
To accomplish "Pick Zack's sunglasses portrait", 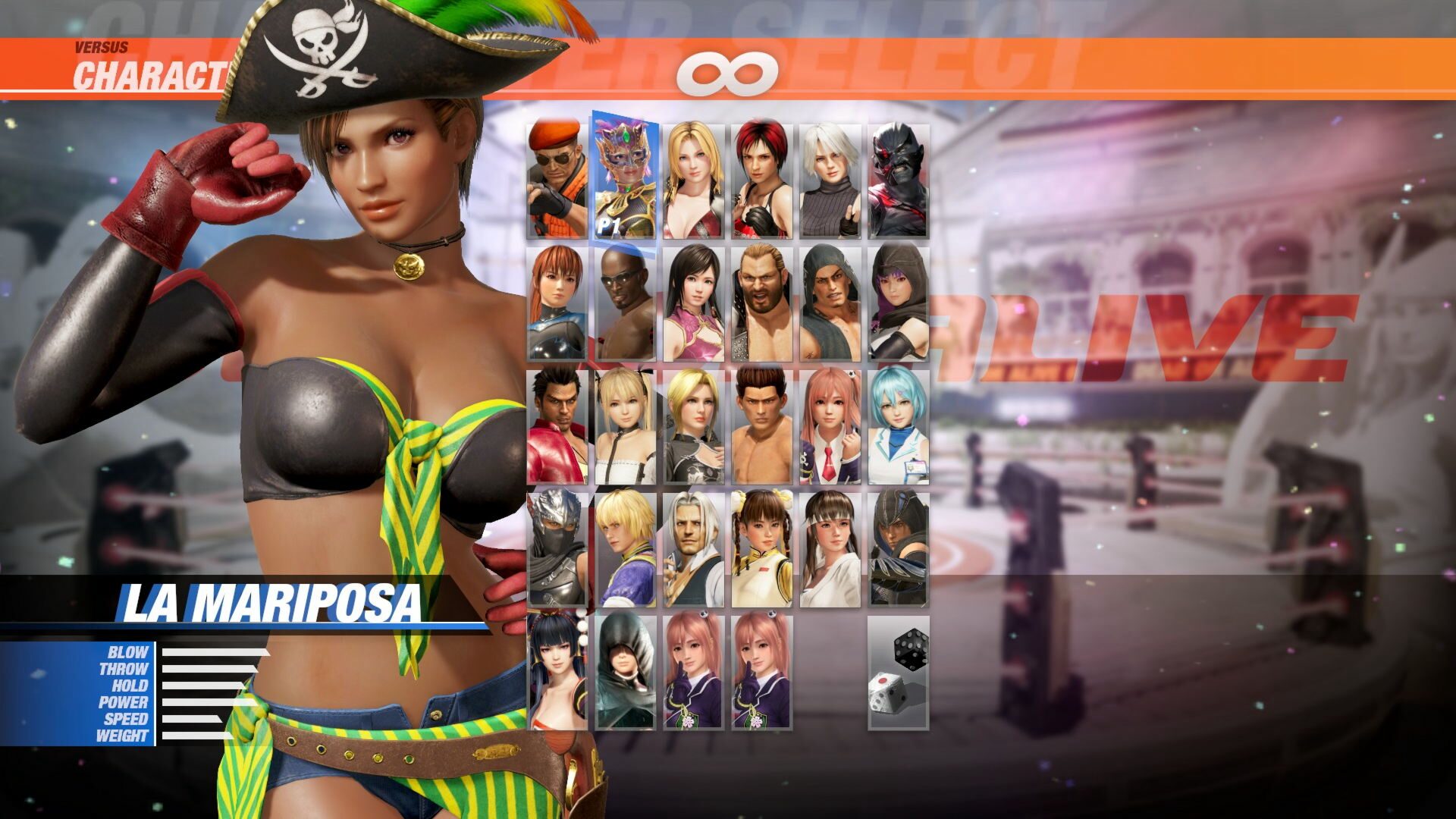I will 624,303.
